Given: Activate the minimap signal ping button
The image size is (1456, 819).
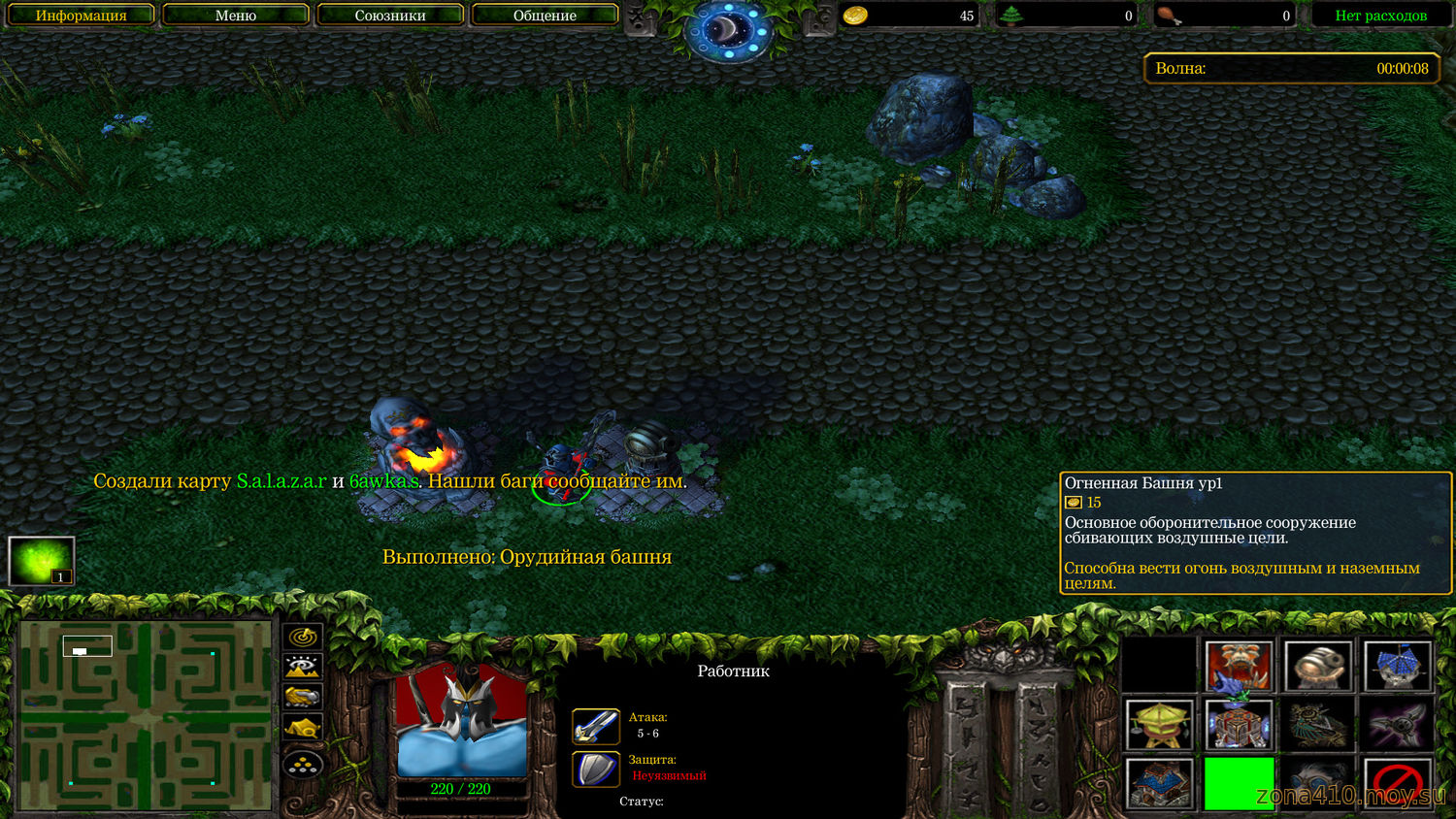Looking at the screenshot, I should coord(303,637).
